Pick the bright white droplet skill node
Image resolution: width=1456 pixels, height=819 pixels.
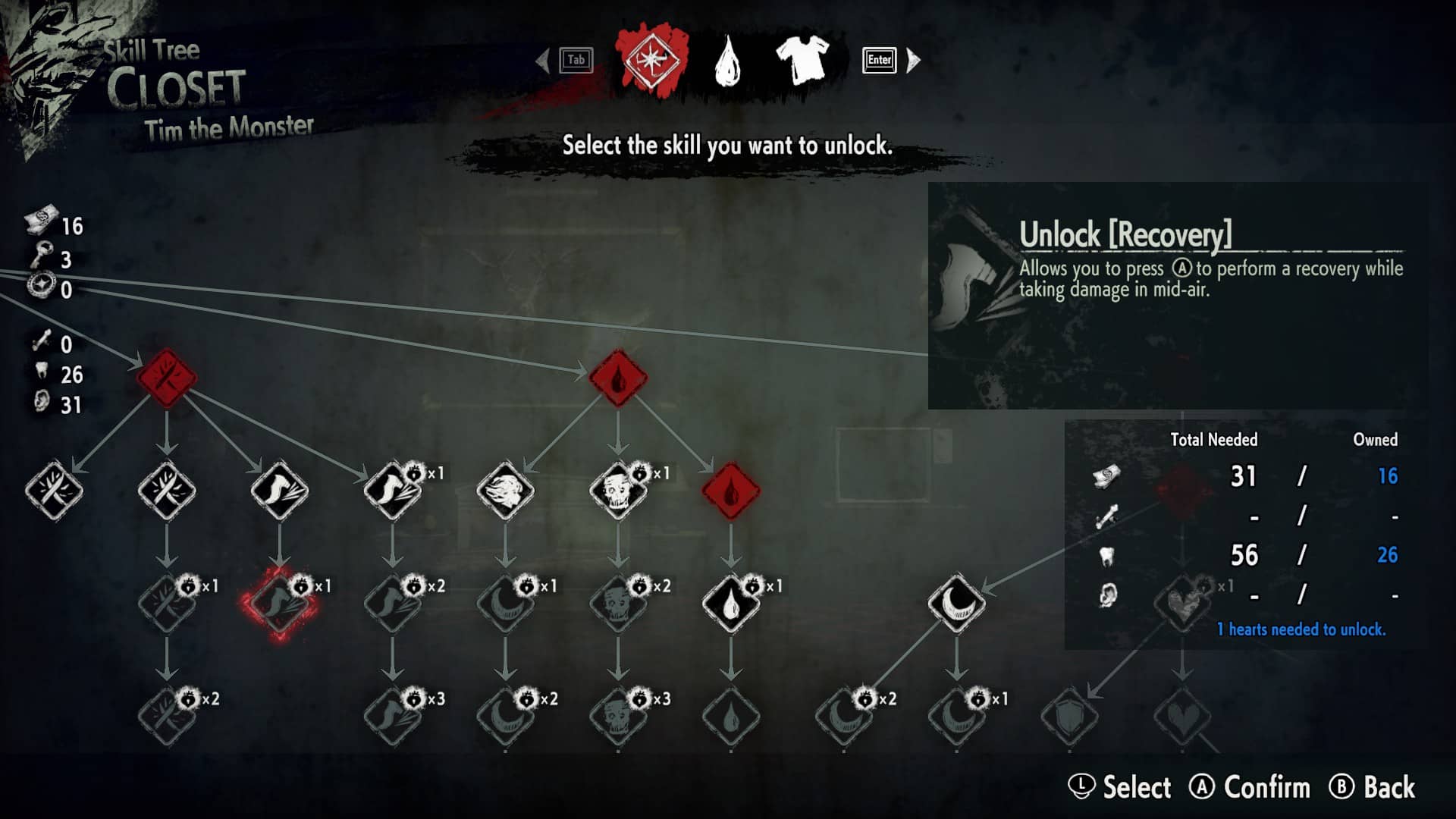(730, 604)
